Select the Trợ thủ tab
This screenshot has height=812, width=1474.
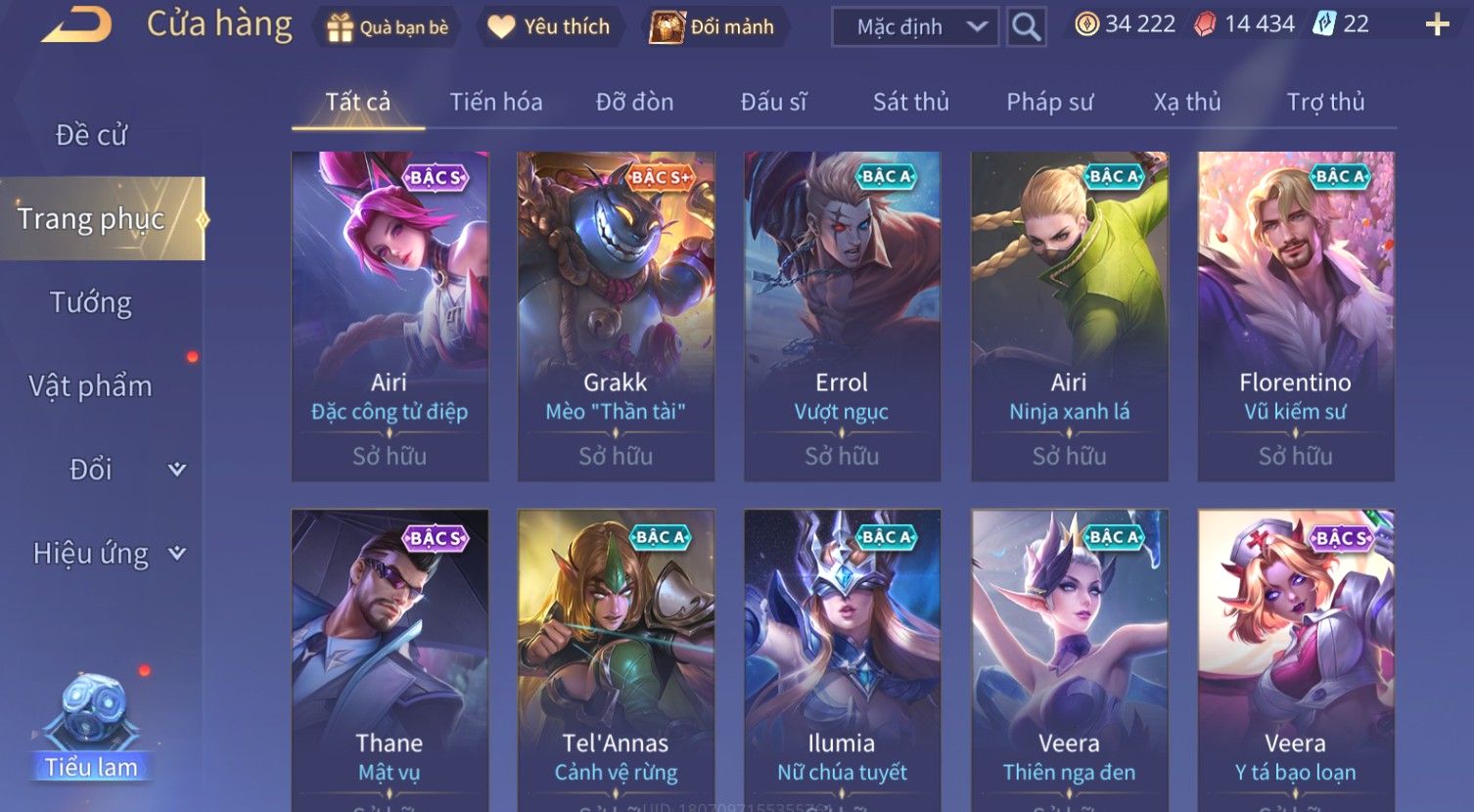(x=1325, y=102)
